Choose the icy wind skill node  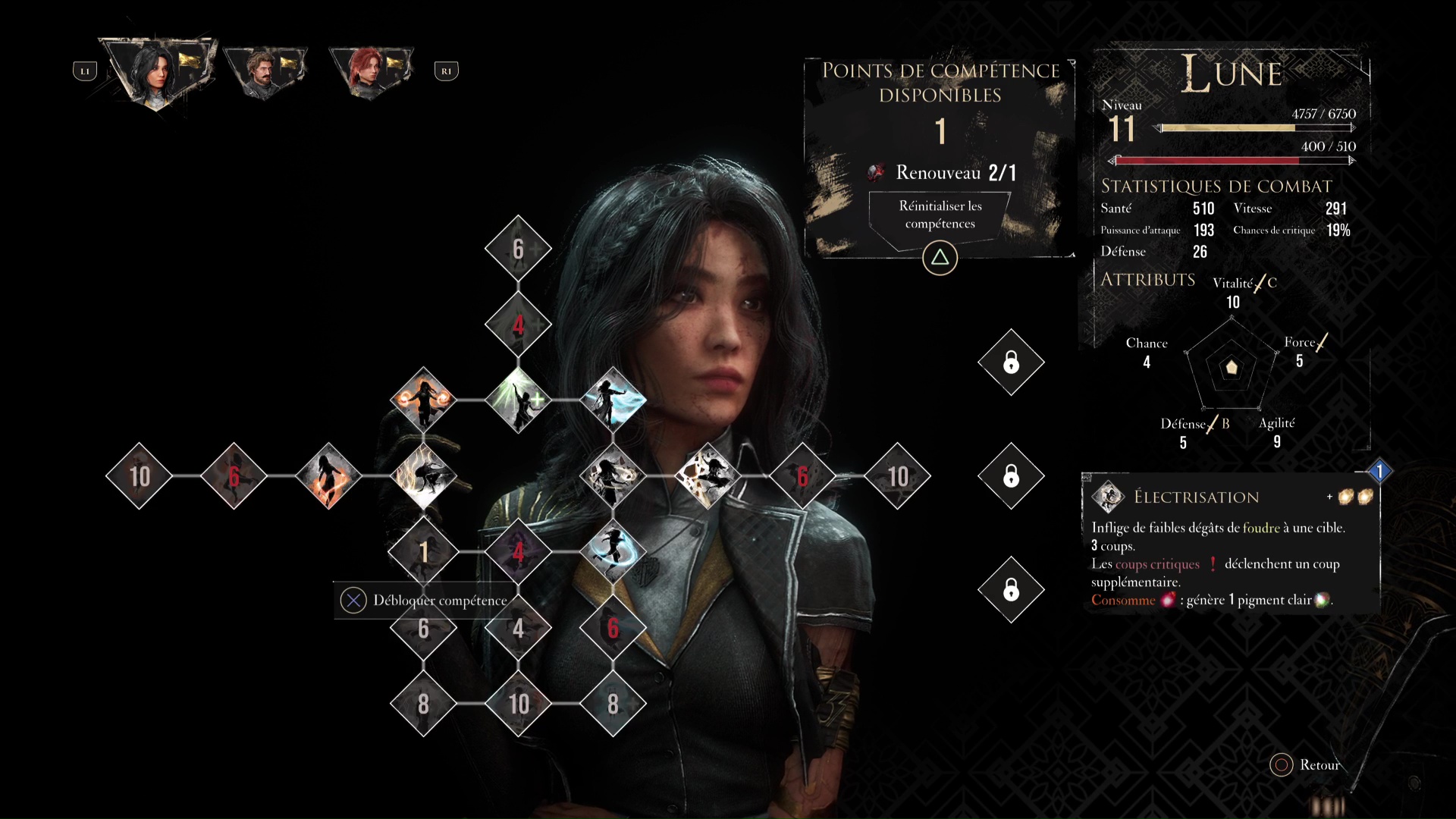point(613,400)
